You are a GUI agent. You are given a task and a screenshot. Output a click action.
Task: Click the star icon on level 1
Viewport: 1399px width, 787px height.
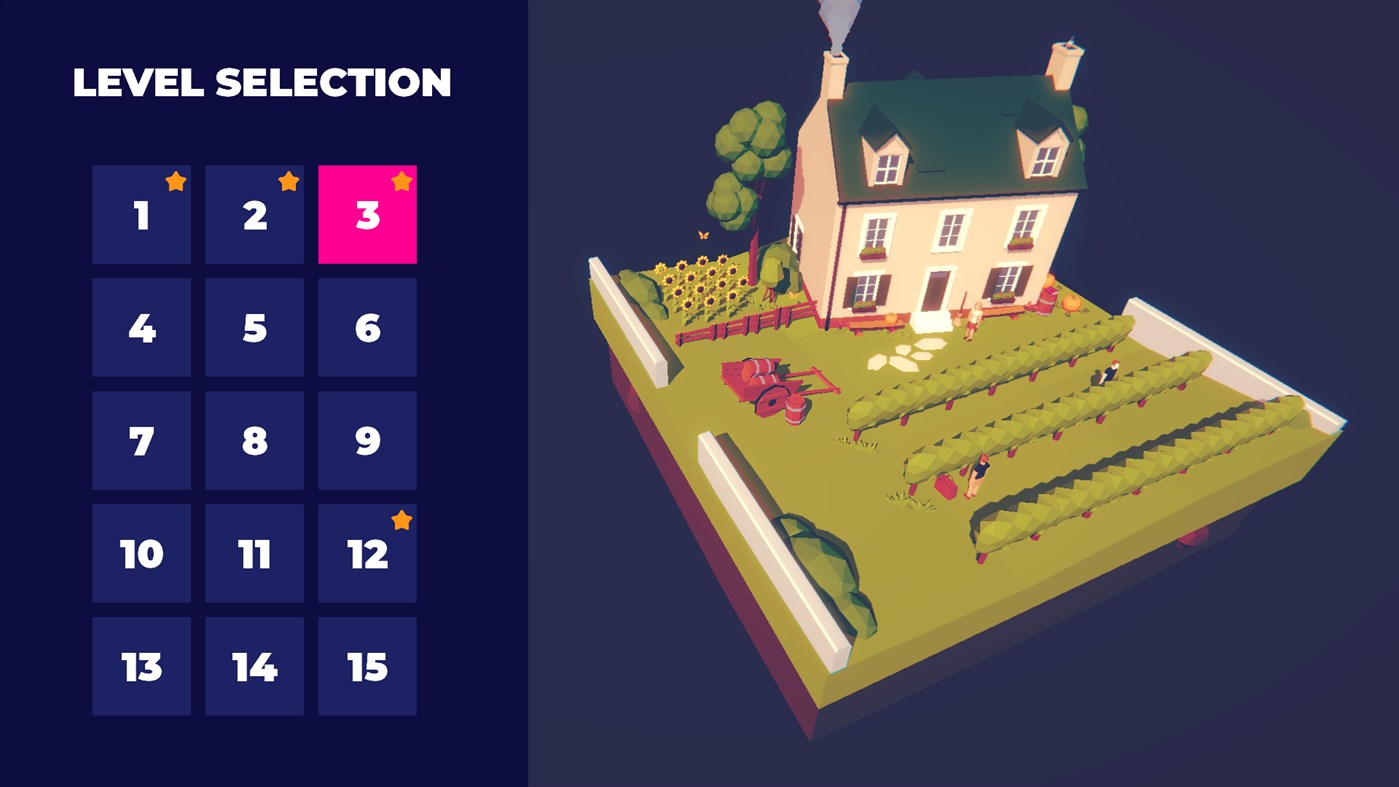click(x=176, y=181)
